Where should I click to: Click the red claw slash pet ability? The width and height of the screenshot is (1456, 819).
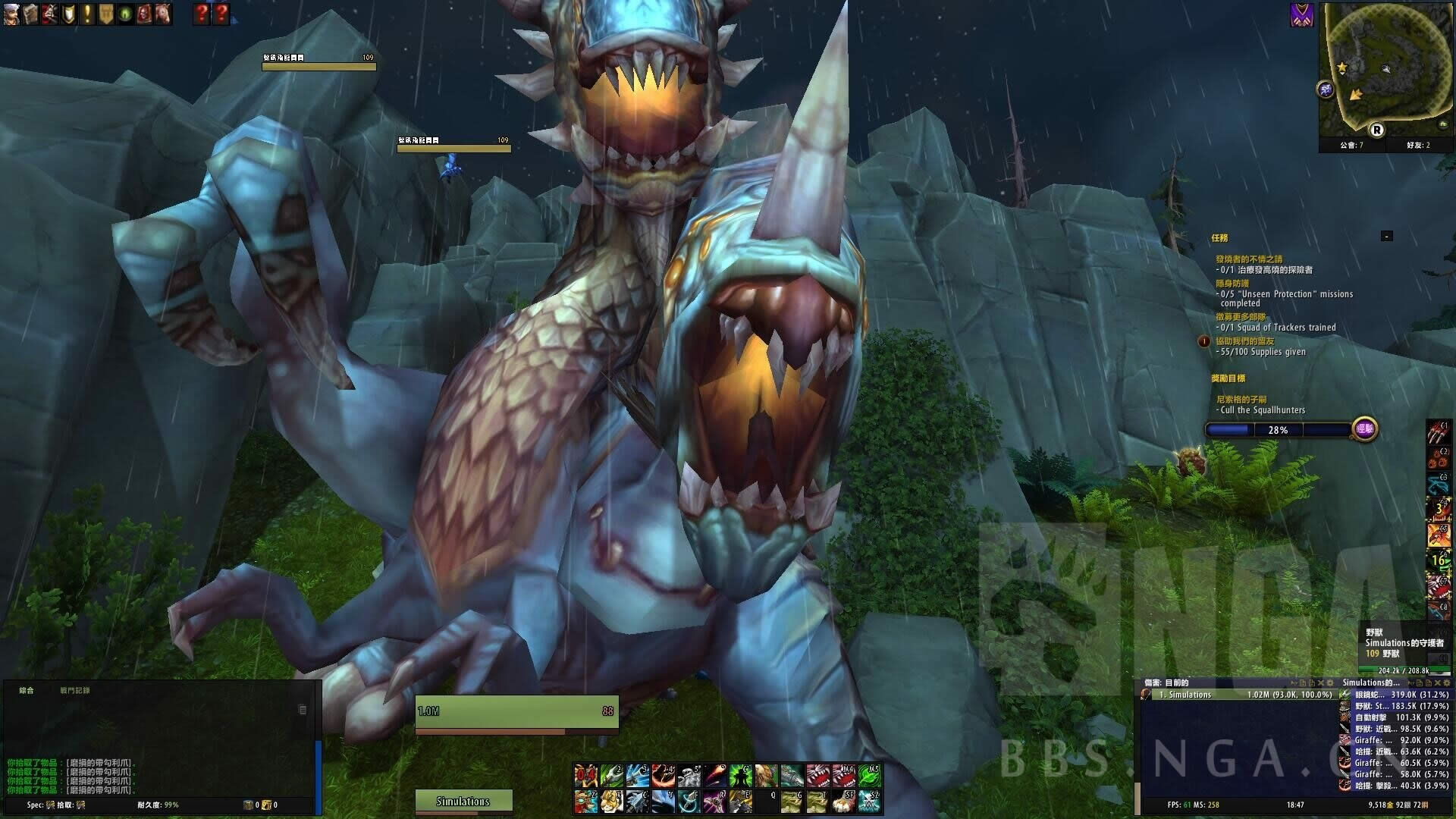pyautogui.click(x=1439, y=434)
